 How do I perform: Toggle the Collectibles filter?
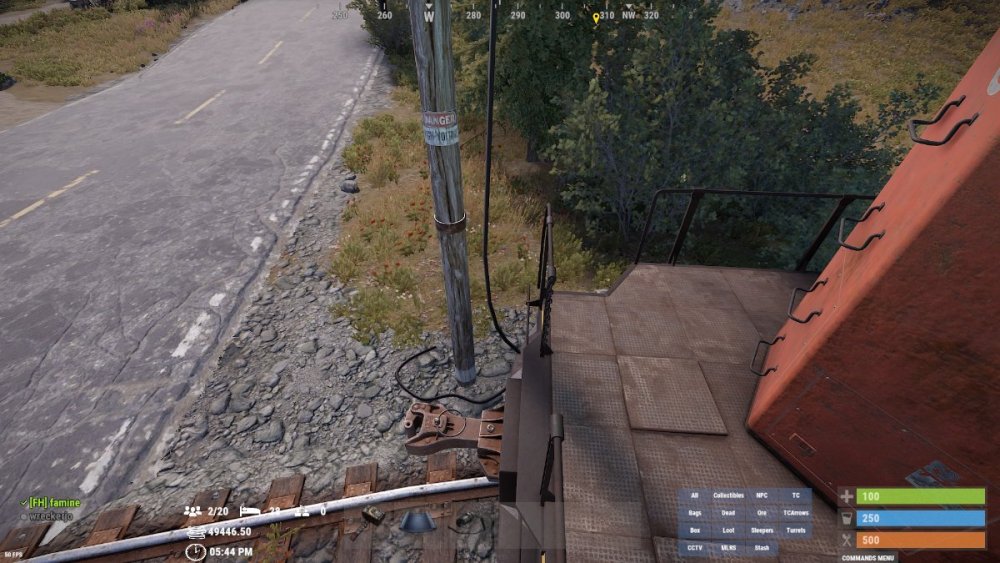(x=728, y=496)
